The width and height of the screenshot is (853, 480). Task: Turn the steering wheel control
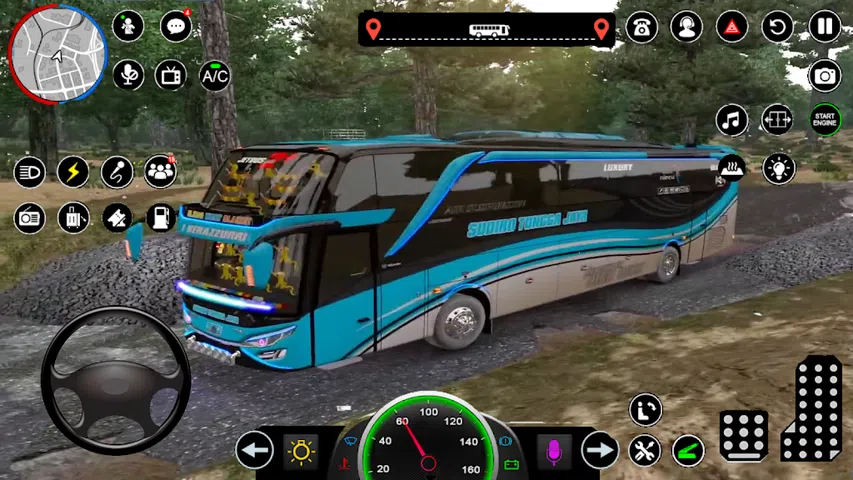click(x=116, y=380)
